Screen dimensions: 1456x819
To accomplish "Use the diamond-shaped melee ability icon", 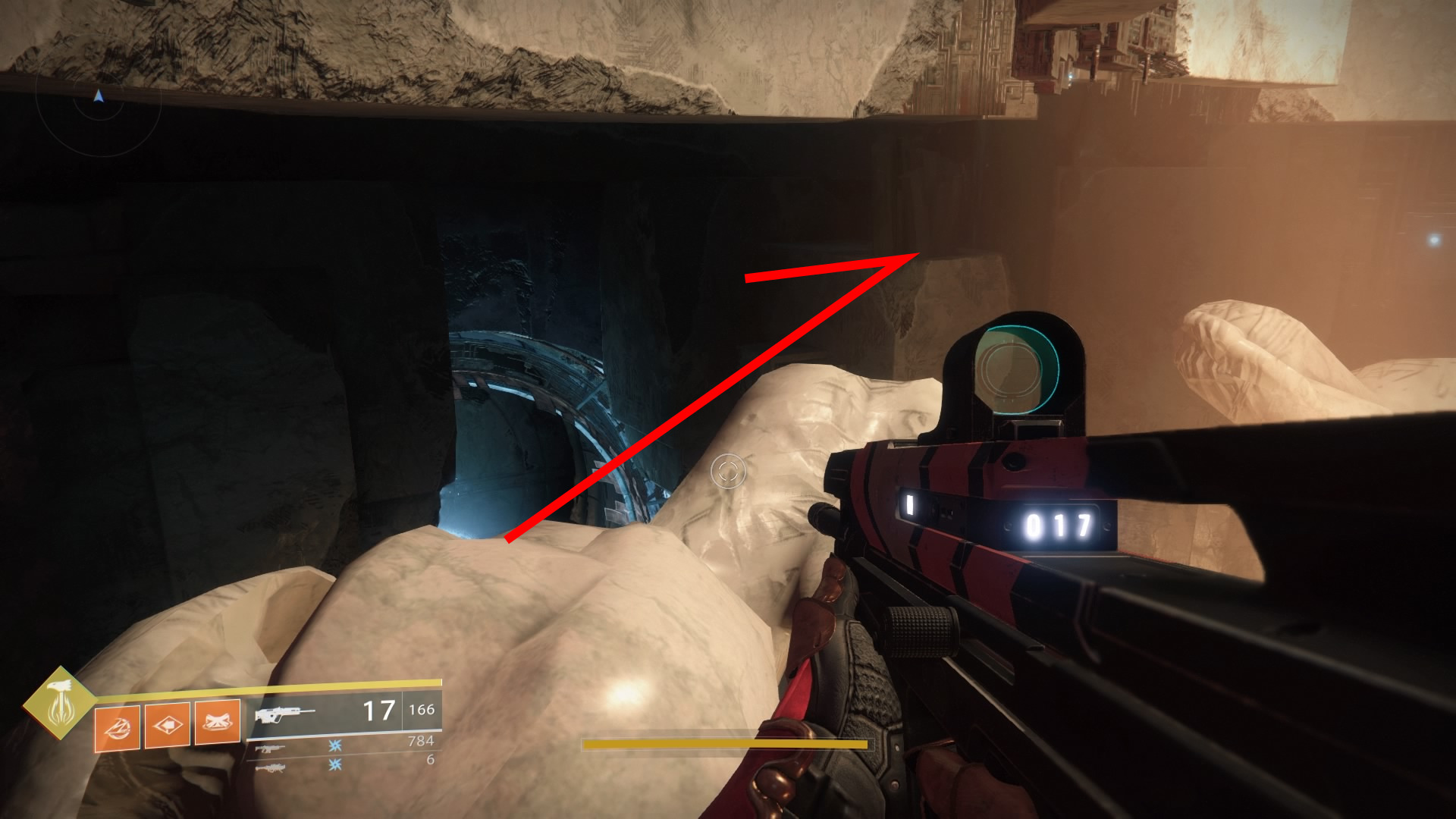I will click(x=167, y=725).
